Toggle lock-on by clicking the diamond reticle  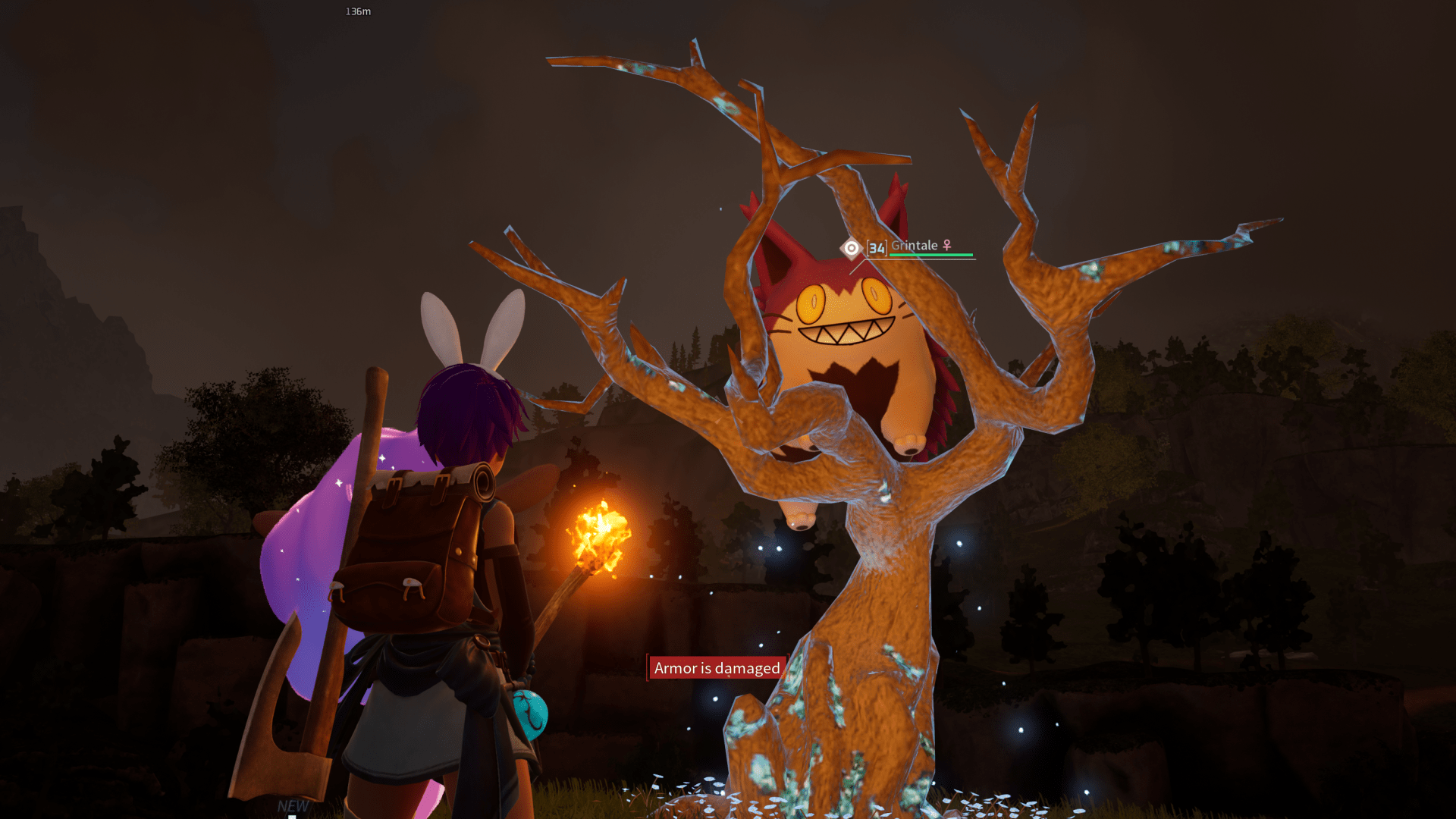coord(851,246)
